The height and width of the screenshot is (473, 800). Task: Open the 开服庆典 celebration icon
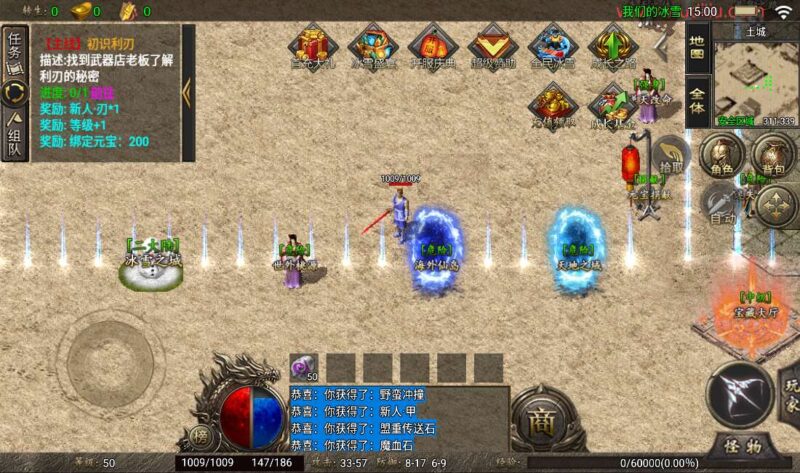coord(433,46)
